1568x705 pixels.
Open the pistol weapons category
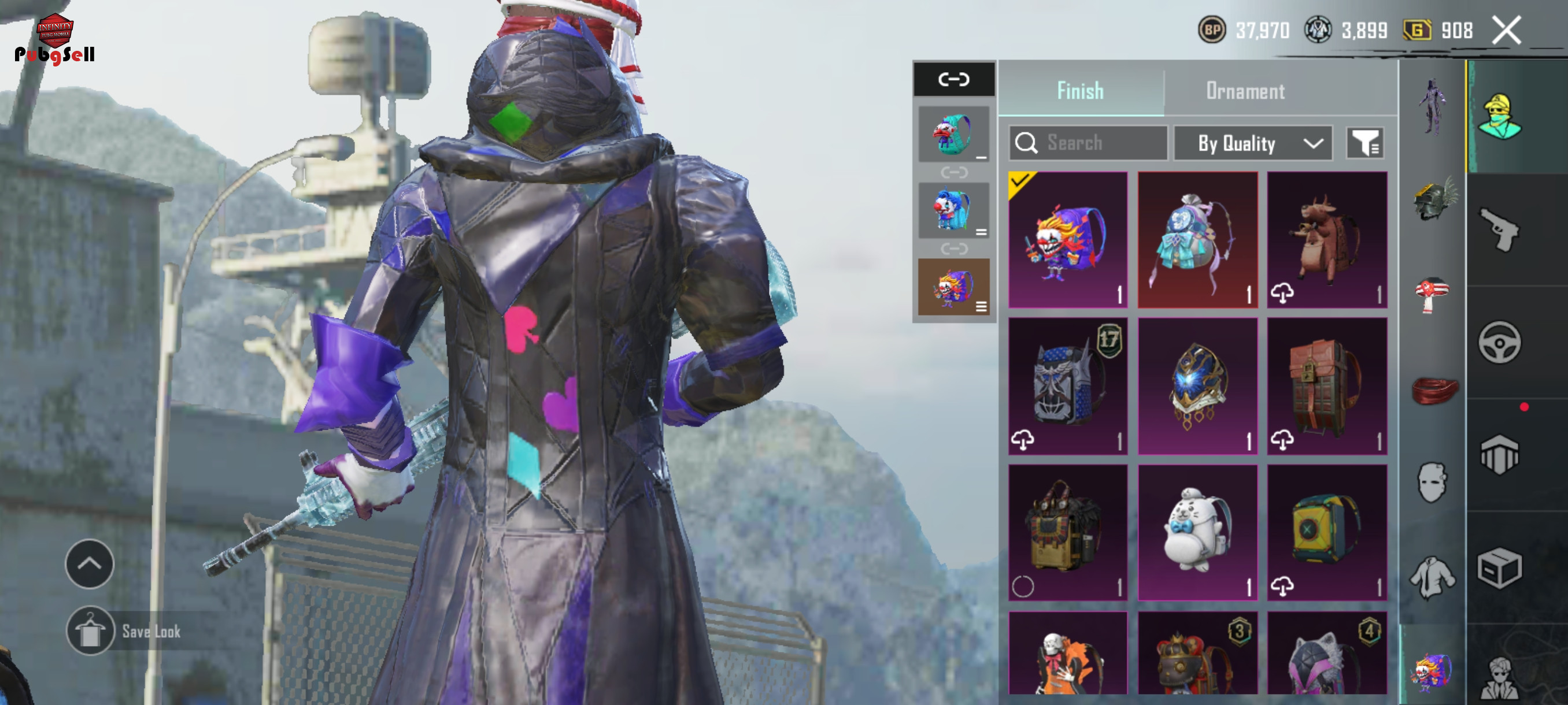point(1499,229)
